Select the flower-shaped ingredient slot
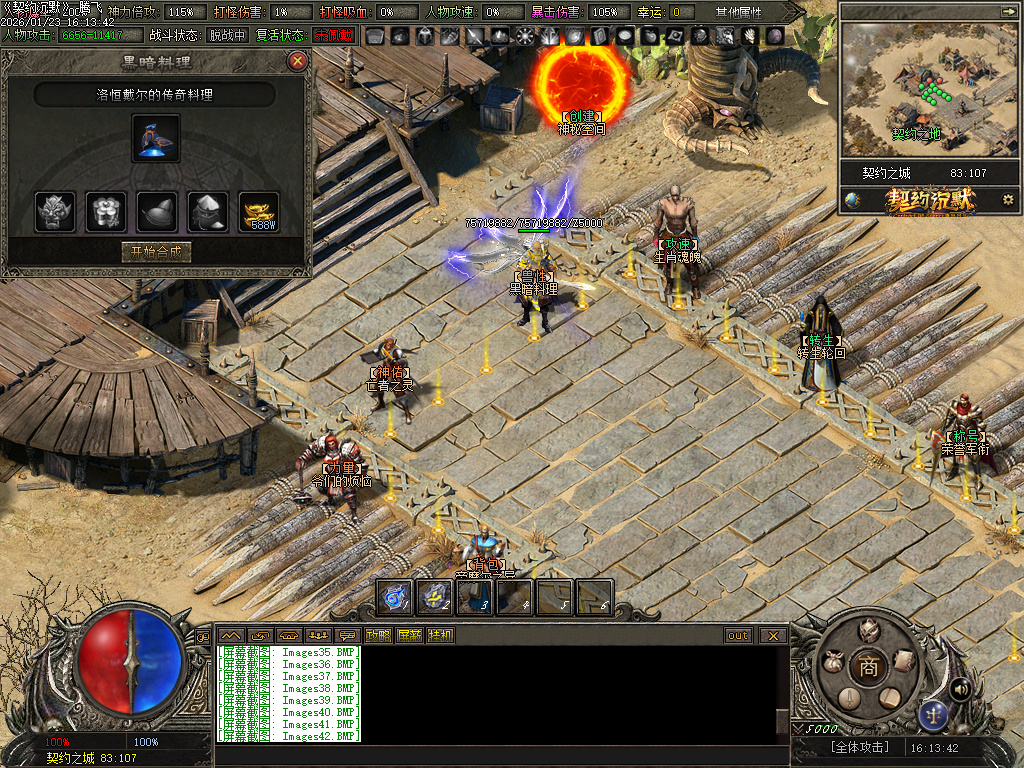The image size is (1024, 768). (x=106, y=212)
